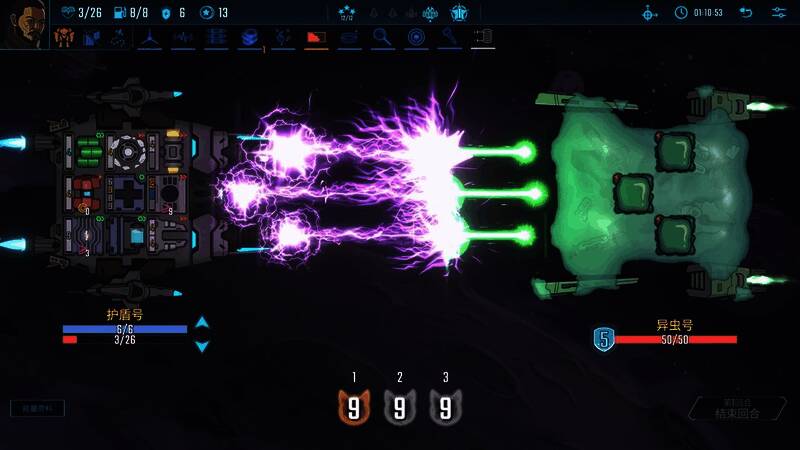
Task: Select the orange cat token numbered 1
Action: (354, 406)
